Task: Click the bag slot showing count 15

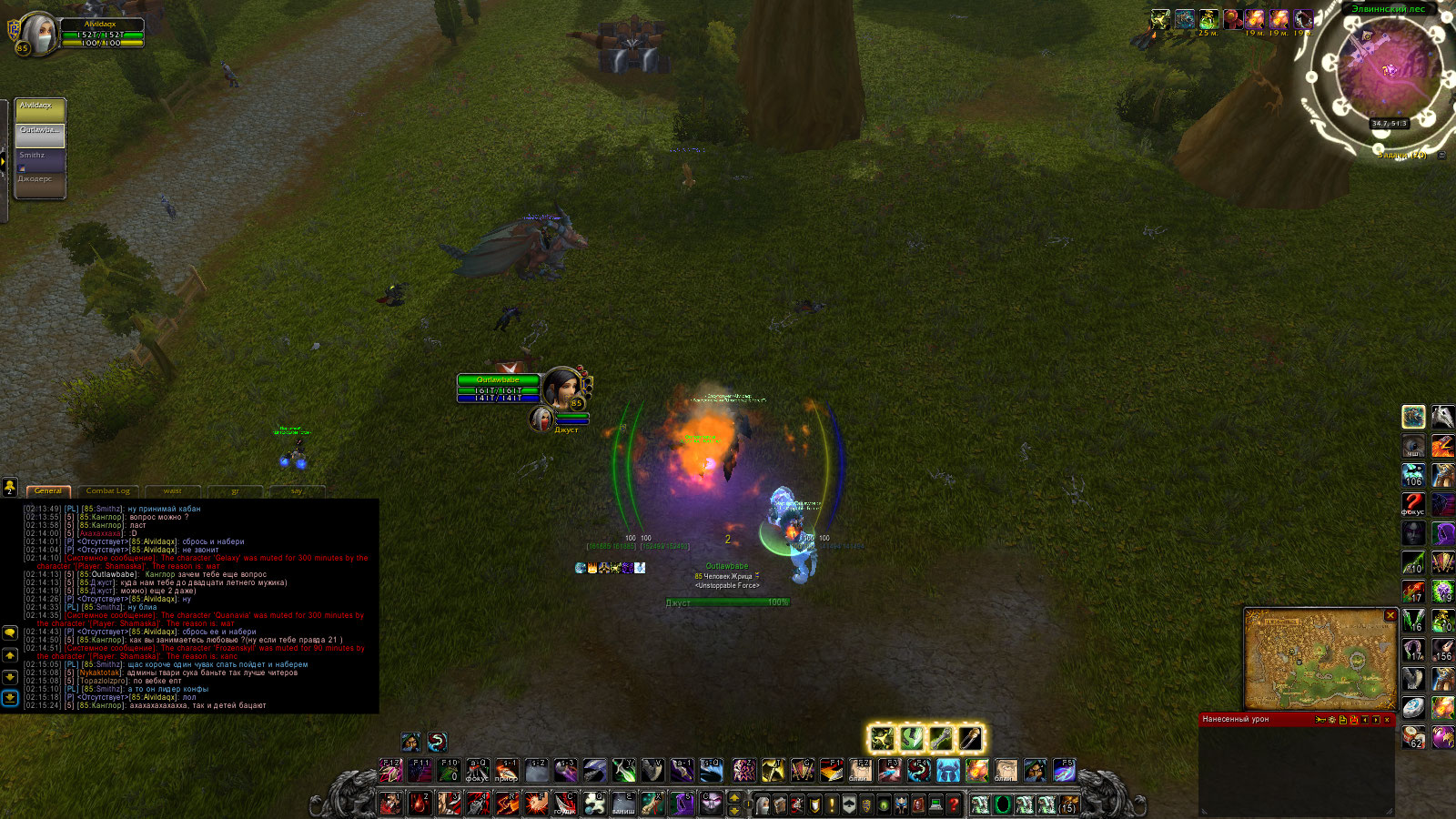Action: [x=1068, y=804]
